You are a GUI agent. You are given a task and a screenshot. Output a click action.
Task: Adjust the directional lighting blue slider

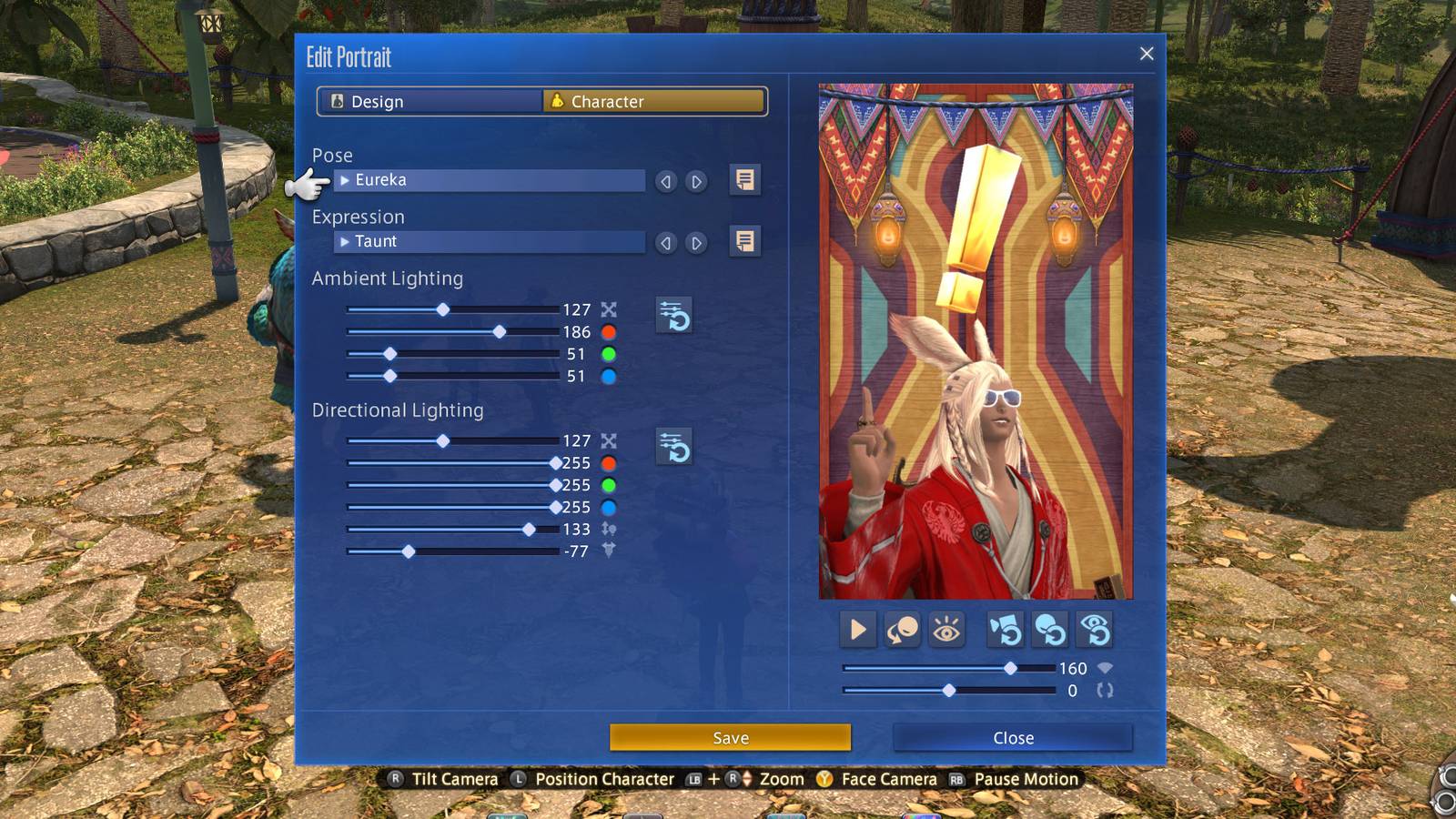tap(555, 507)
